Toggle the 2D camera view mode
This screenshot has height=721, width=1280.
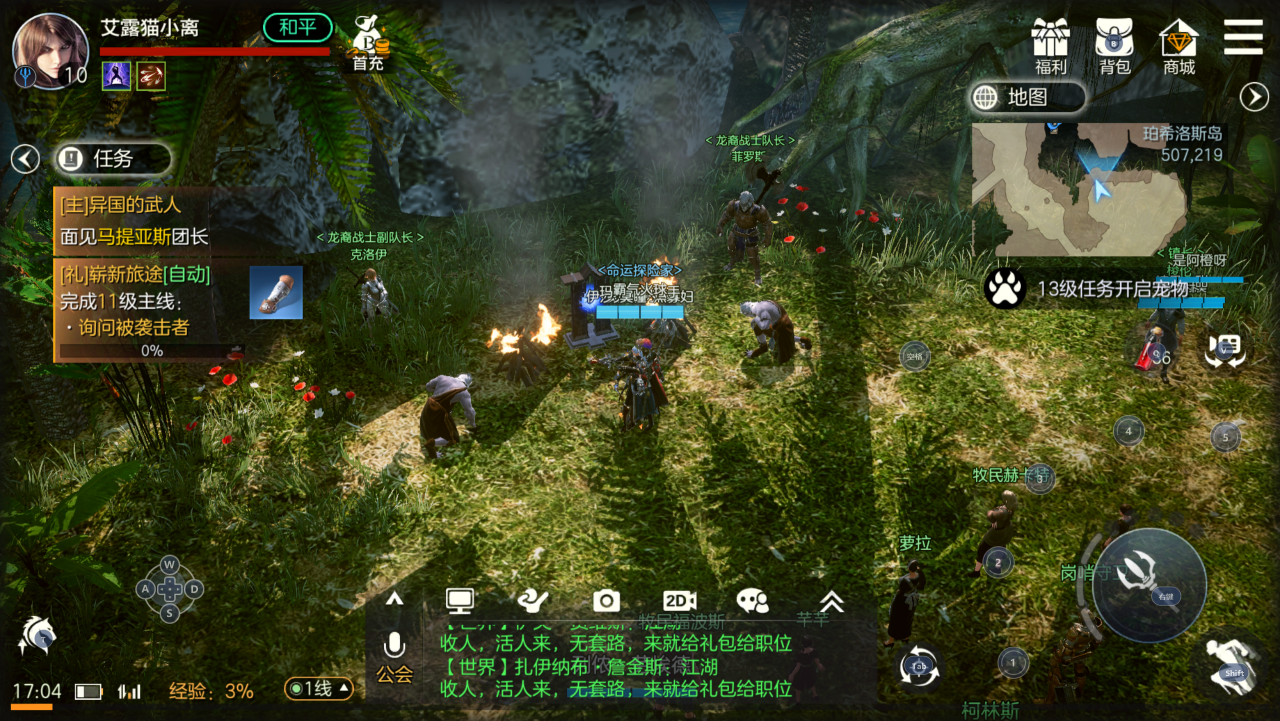click(x=679, y=600)
